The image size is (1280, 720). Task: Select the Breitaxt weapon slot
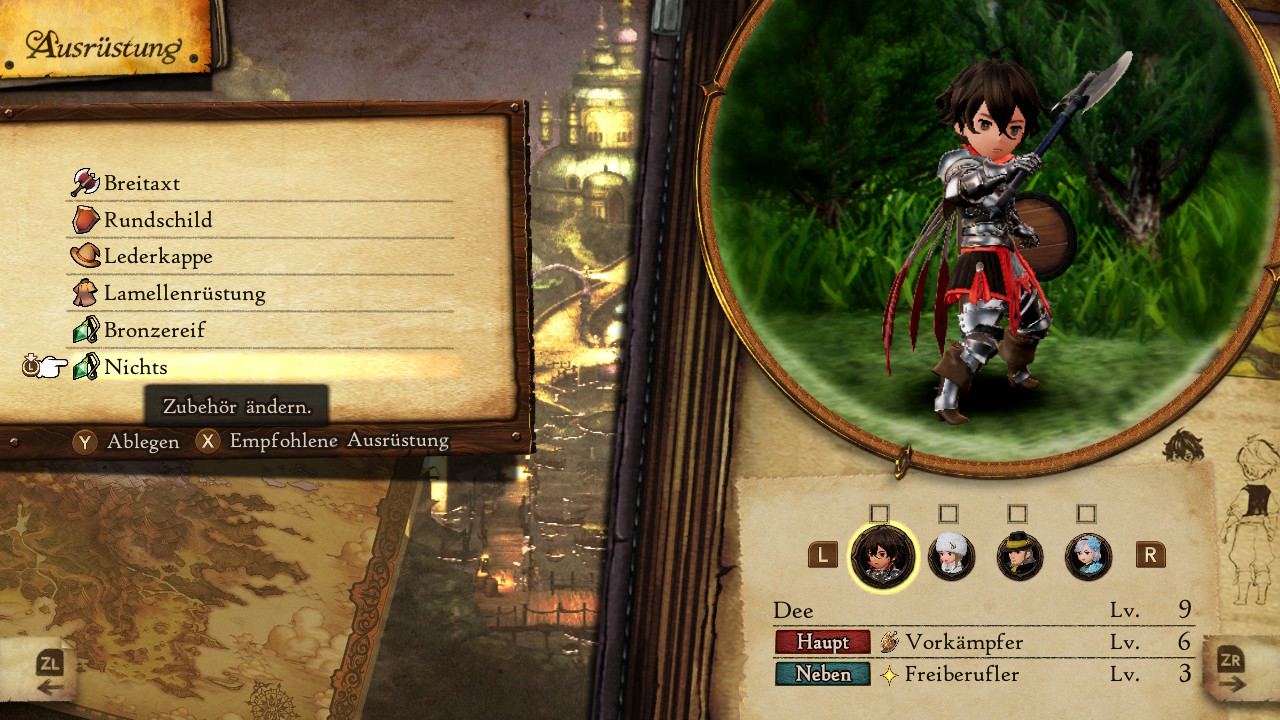click(x=142, y=183)
